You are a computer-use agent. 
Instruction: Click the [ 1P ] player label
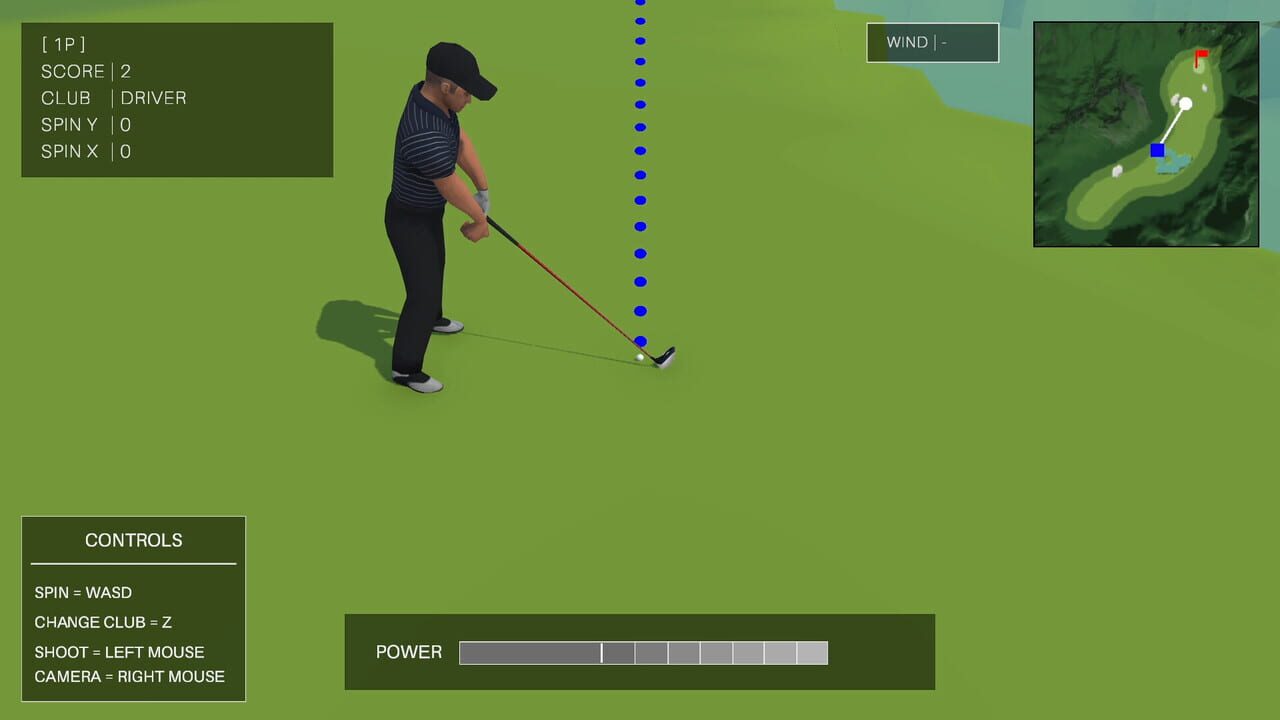[62, 44]
